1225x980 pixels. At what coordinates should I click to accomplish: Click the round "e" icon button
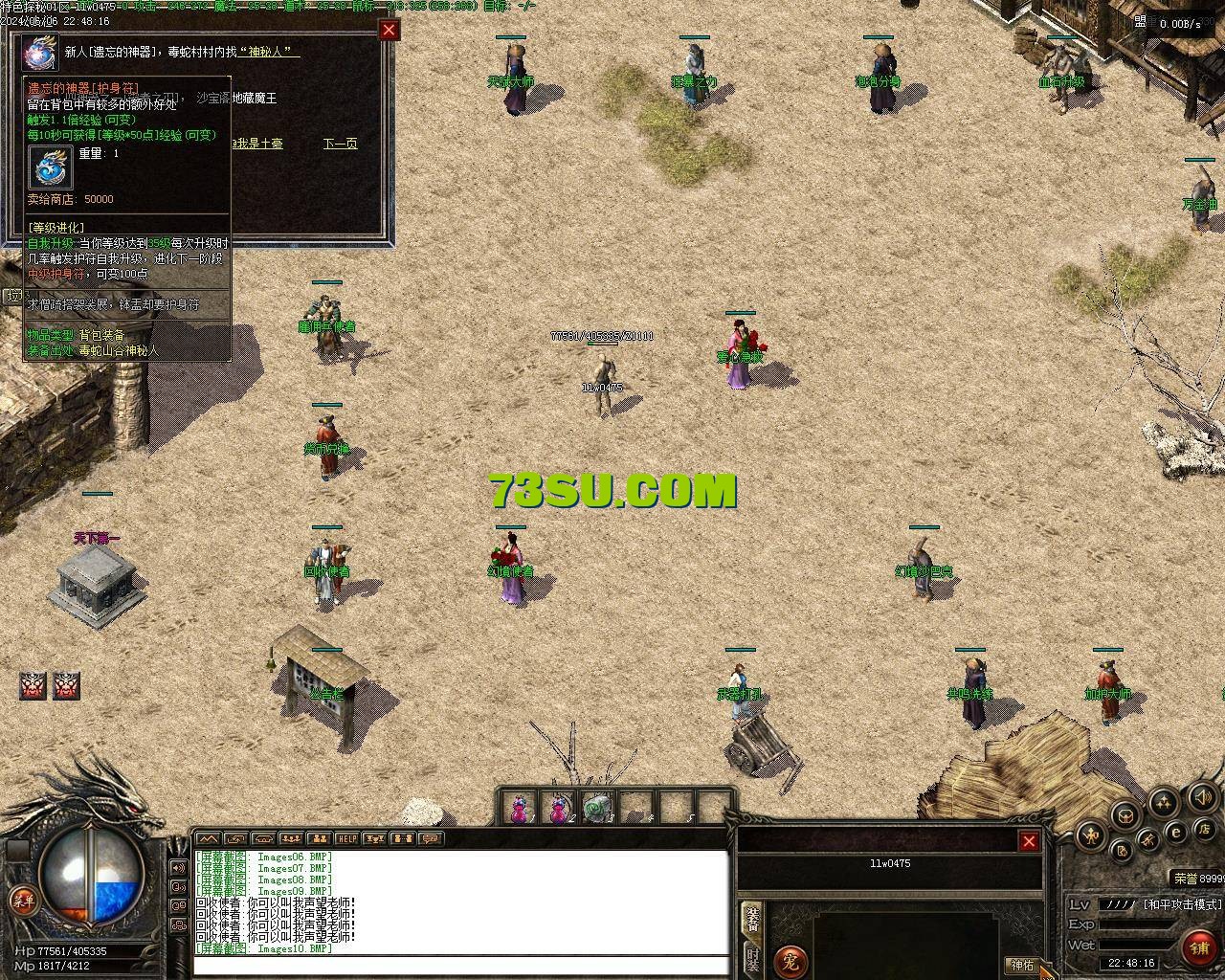click(x=1177, y=832)
